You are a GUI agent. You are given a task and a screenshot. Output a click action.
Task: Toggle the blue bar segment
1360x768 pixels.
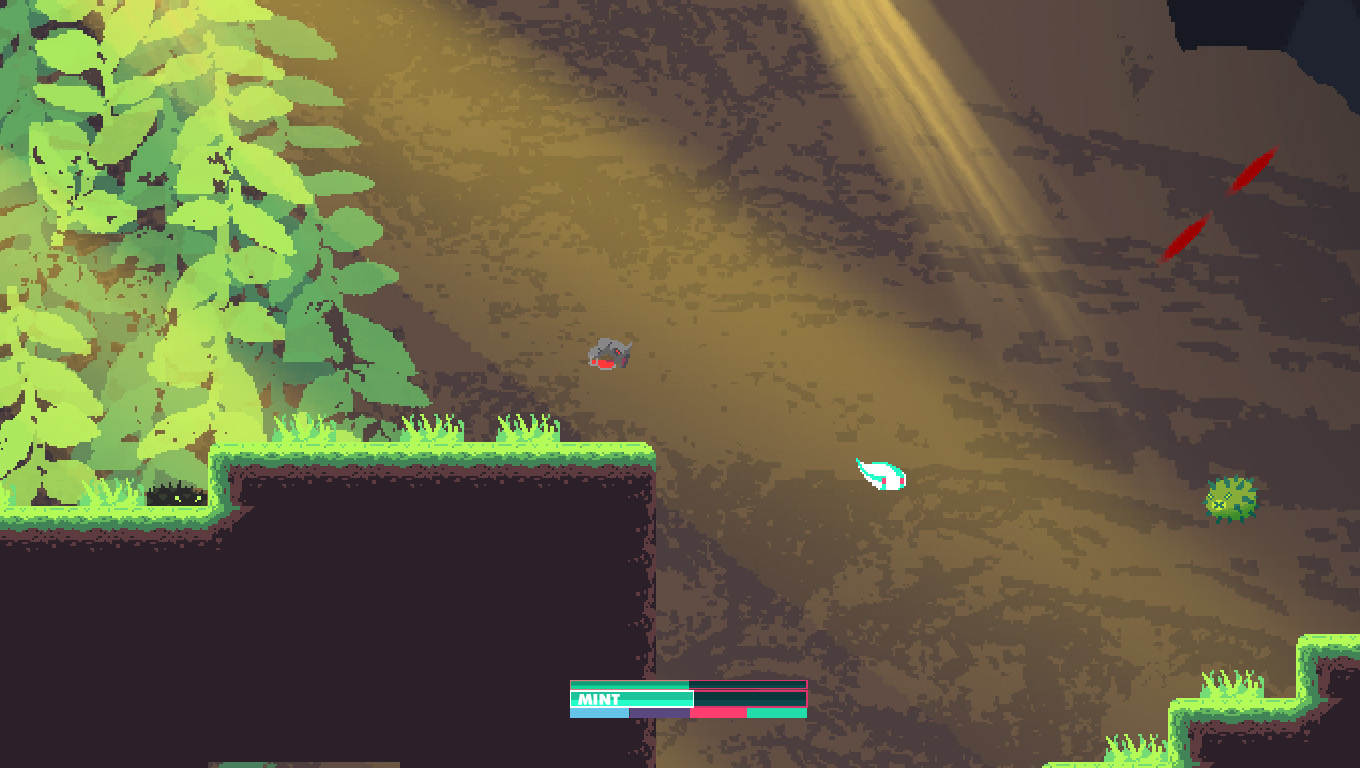click(x=600, y=713)
